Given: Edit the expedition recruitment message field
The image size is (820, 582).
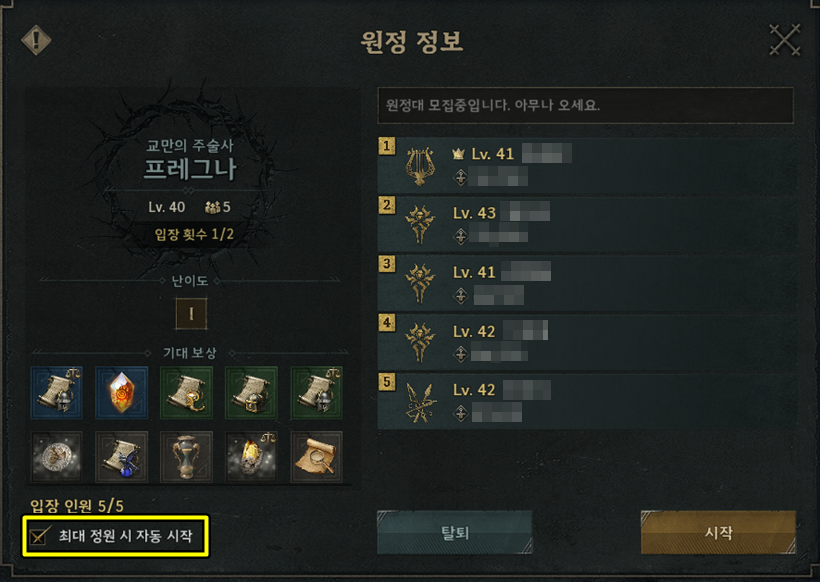Looking at the screenshot, I should [x=585, y=105].
